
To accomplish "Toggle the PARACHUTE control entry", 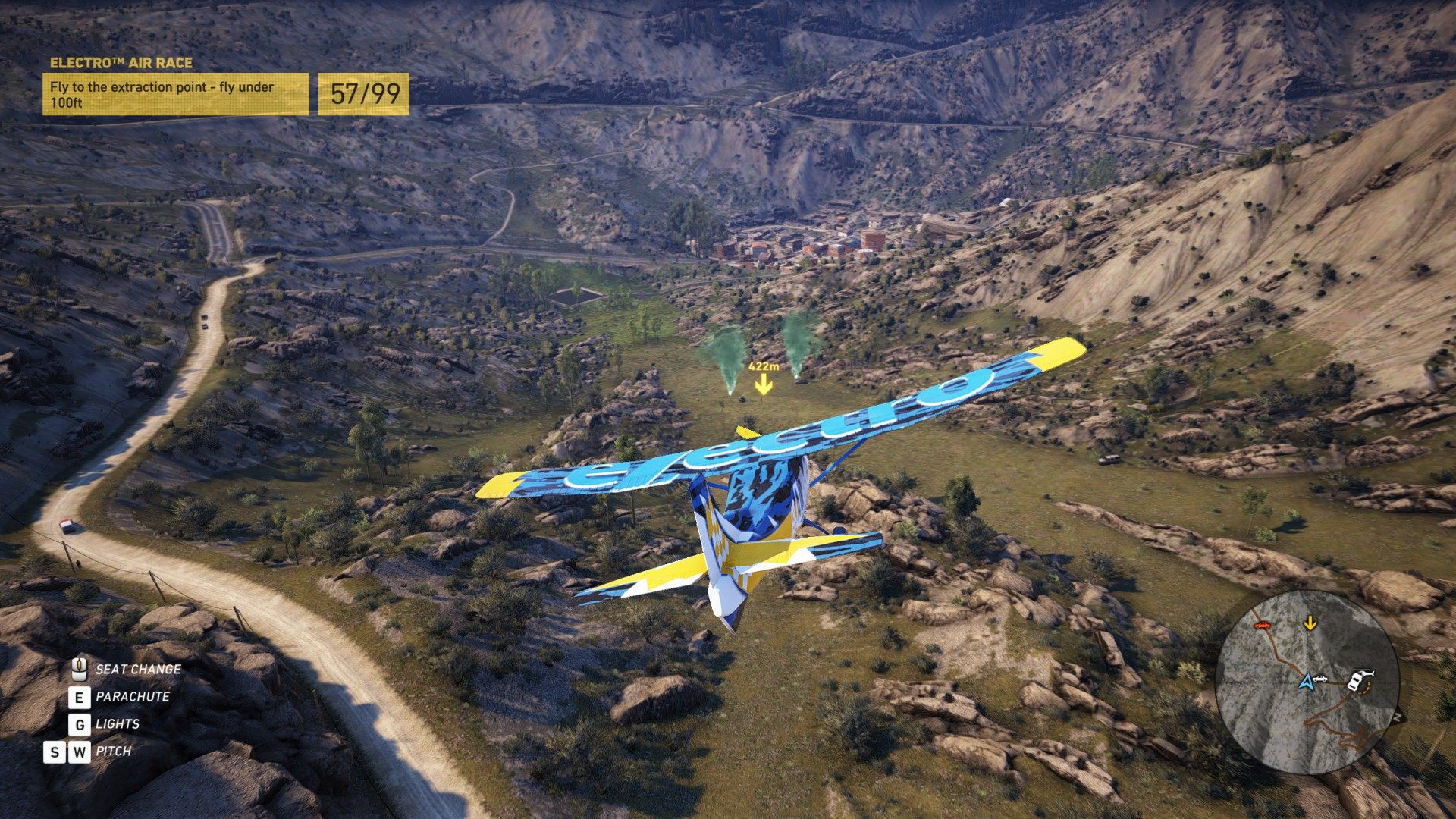I will click(133, 696).
